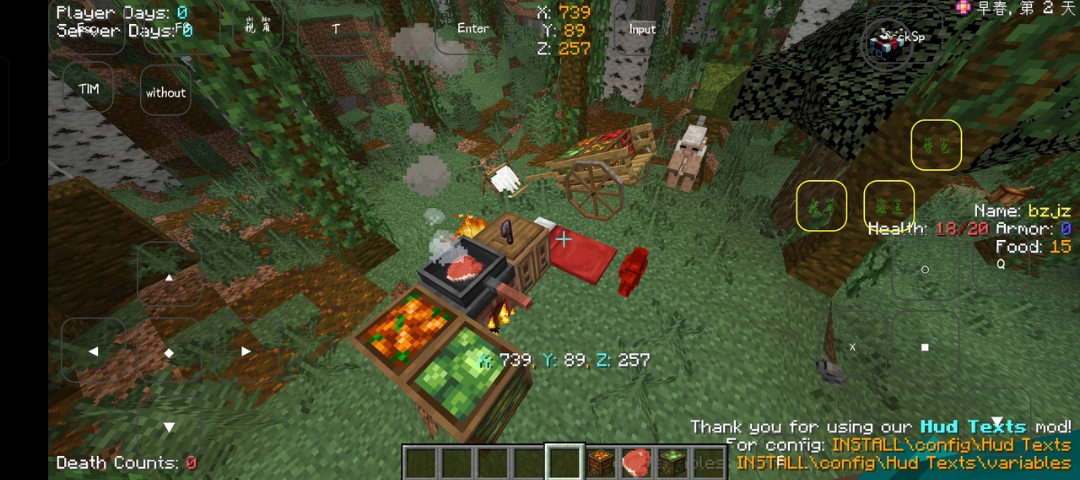Tap the center diamond movement button

click(x=169, y=352)
